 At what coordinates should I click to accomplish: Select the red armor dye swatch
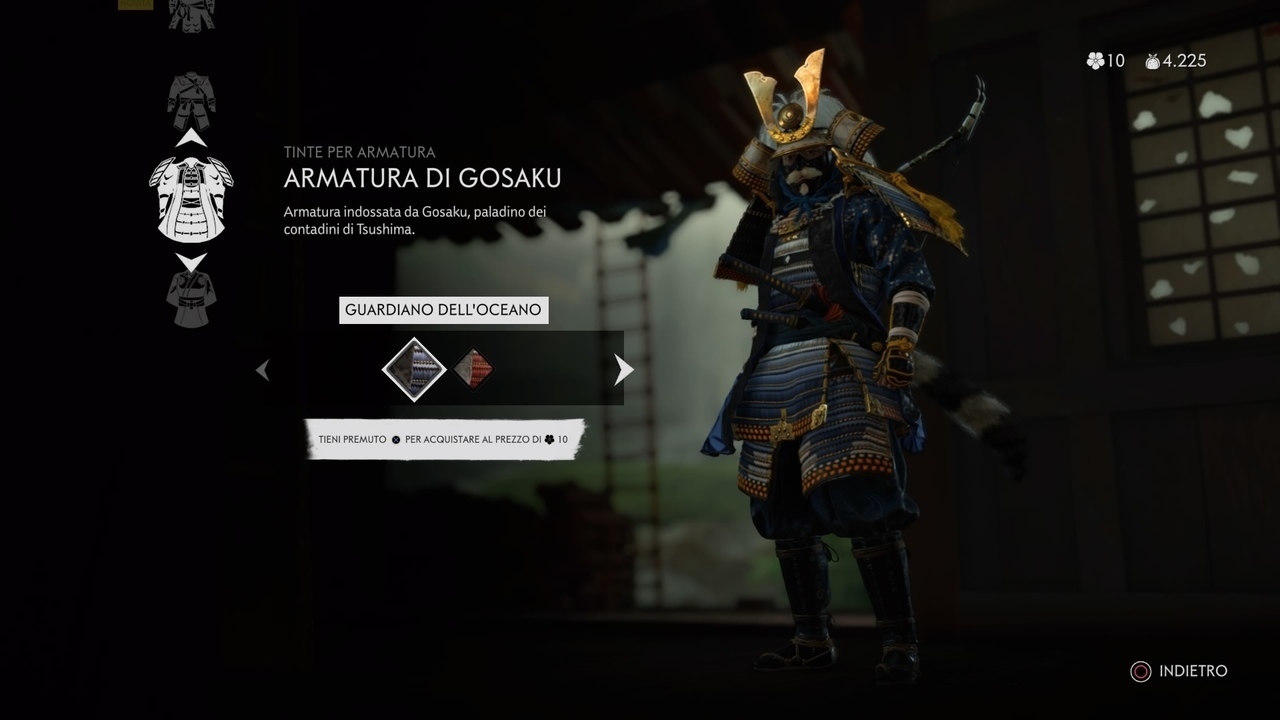coord(472,369)
